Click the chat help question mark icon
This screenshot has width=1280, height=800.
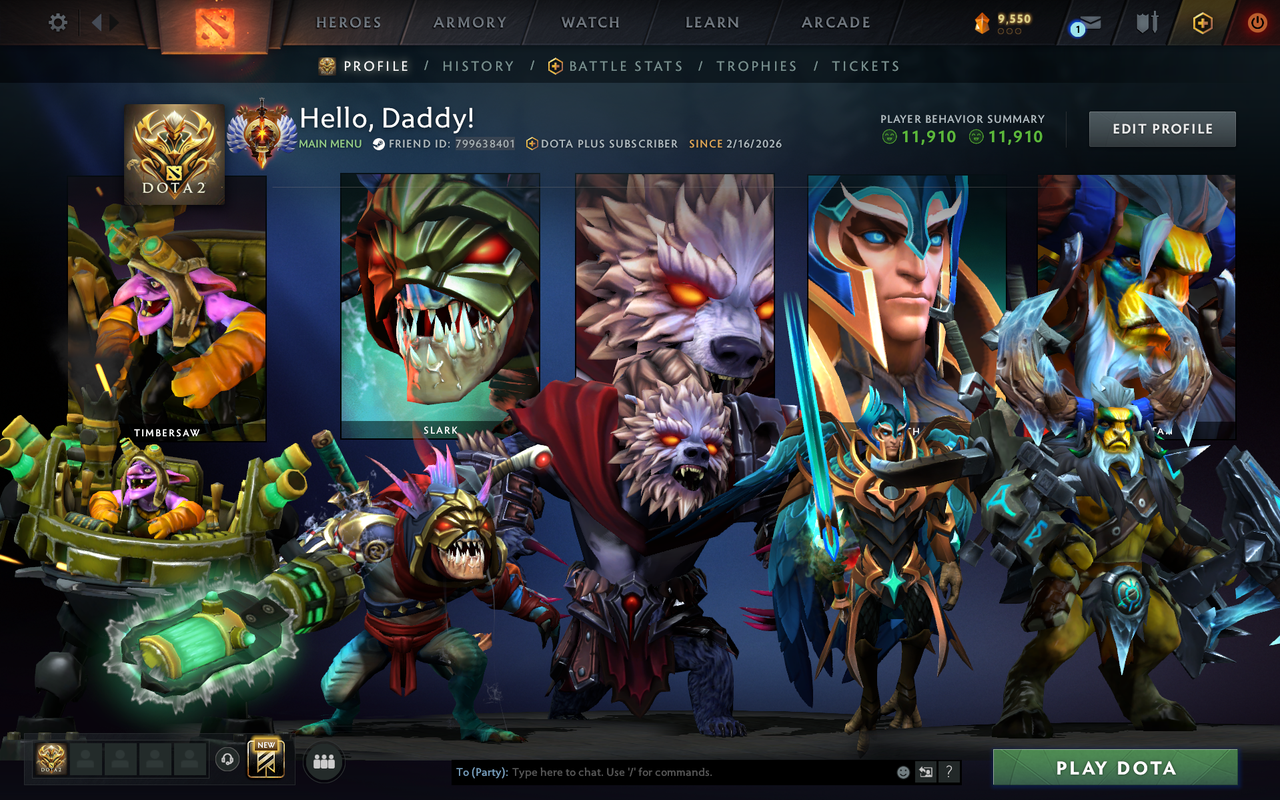pyautogui.click(x=948, y=772)
